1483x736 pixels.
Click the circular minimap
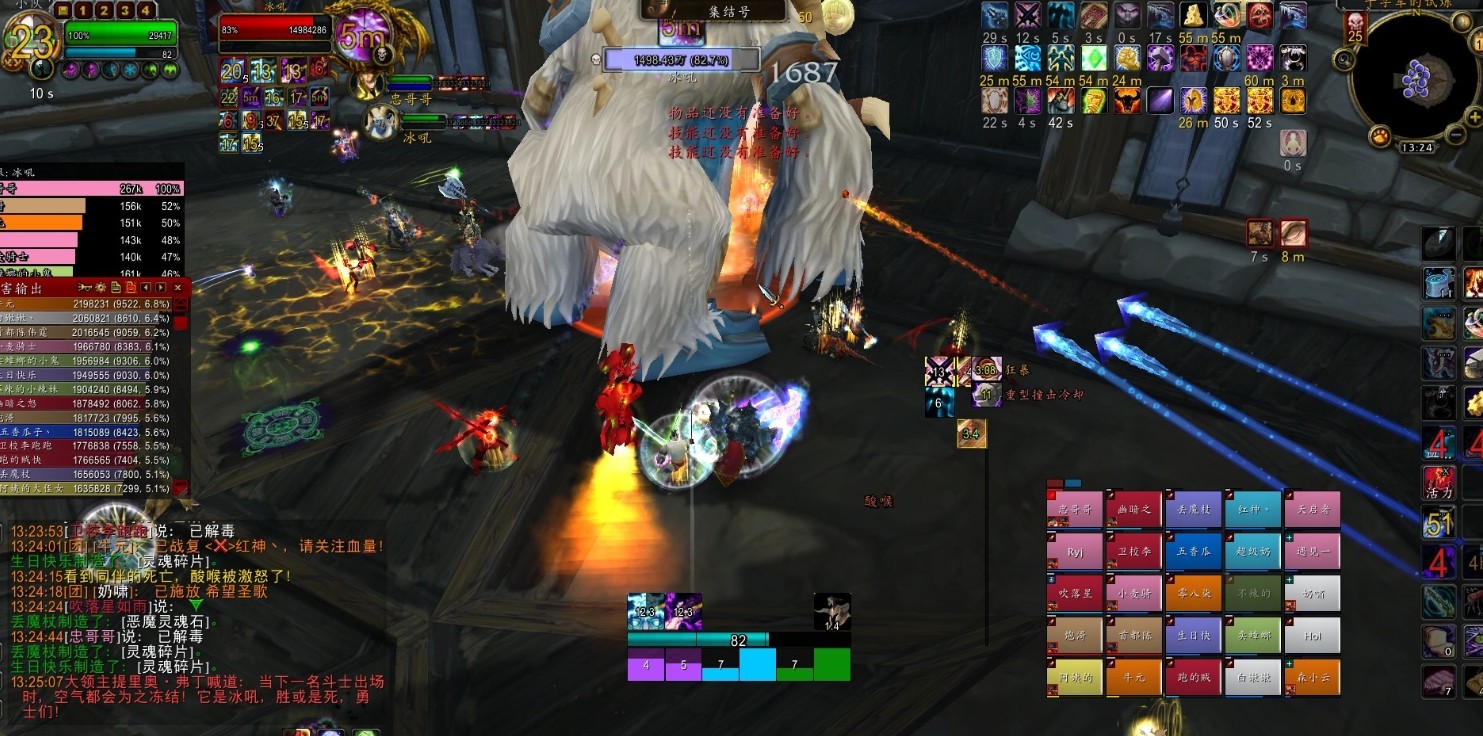pyautogui.click(x=1417, y=78)
